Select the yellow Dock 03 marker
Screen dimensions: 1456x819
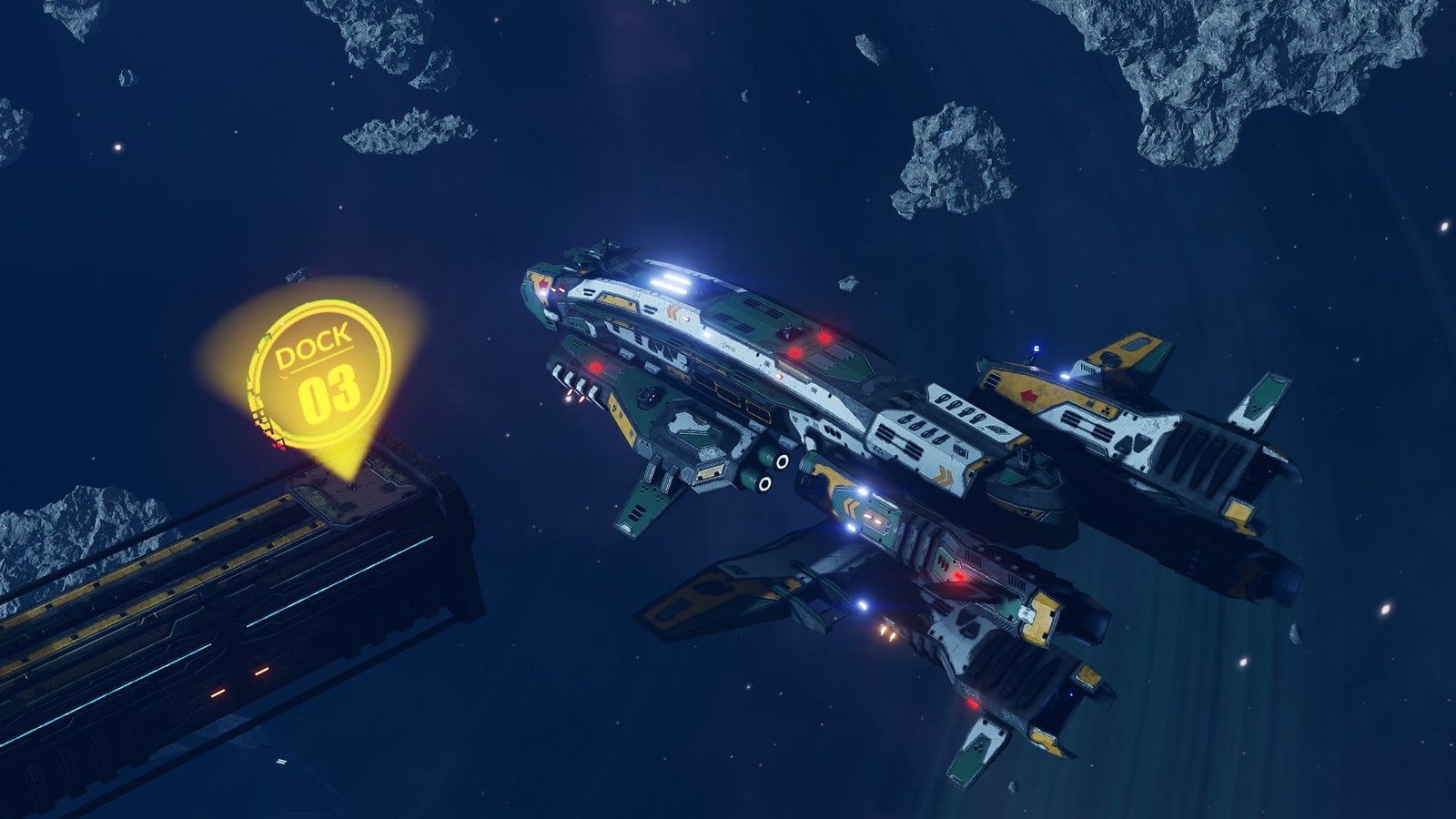[318, 374]
